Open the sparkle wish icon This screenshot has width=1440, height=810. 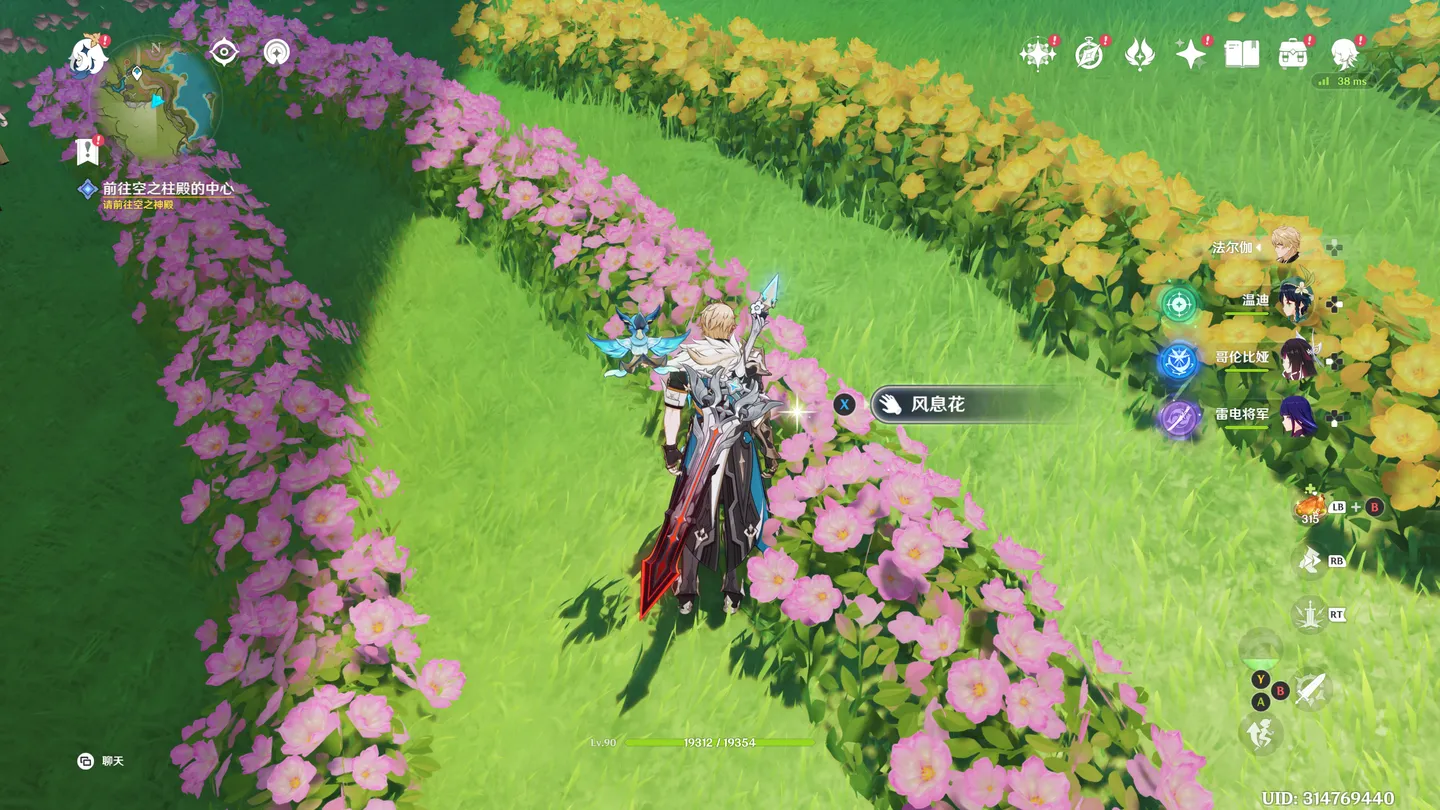tap(1190, 54)
